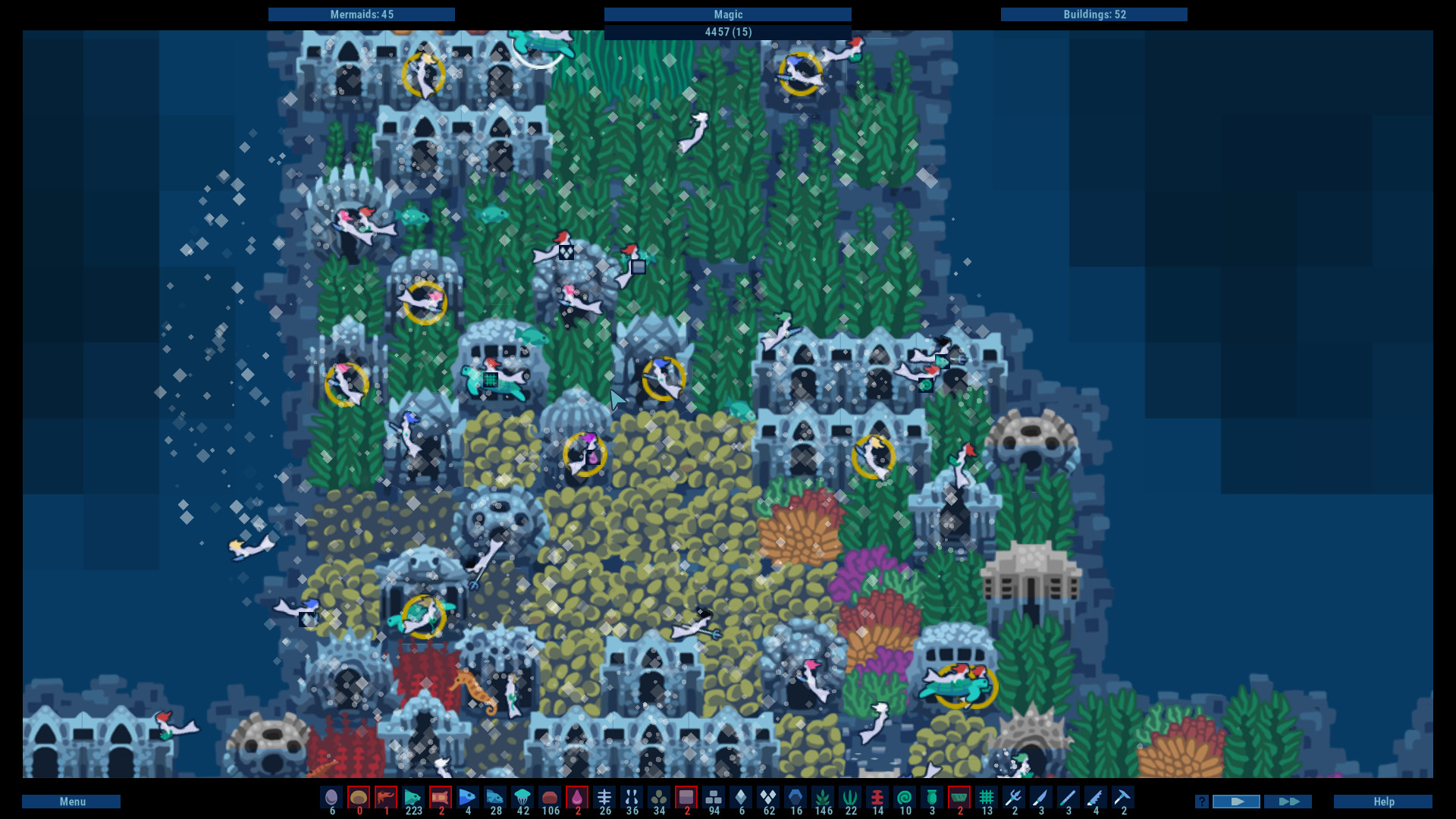Open the Help screen
Viewport: 1456px width, 819px height.
[1385, 801]
